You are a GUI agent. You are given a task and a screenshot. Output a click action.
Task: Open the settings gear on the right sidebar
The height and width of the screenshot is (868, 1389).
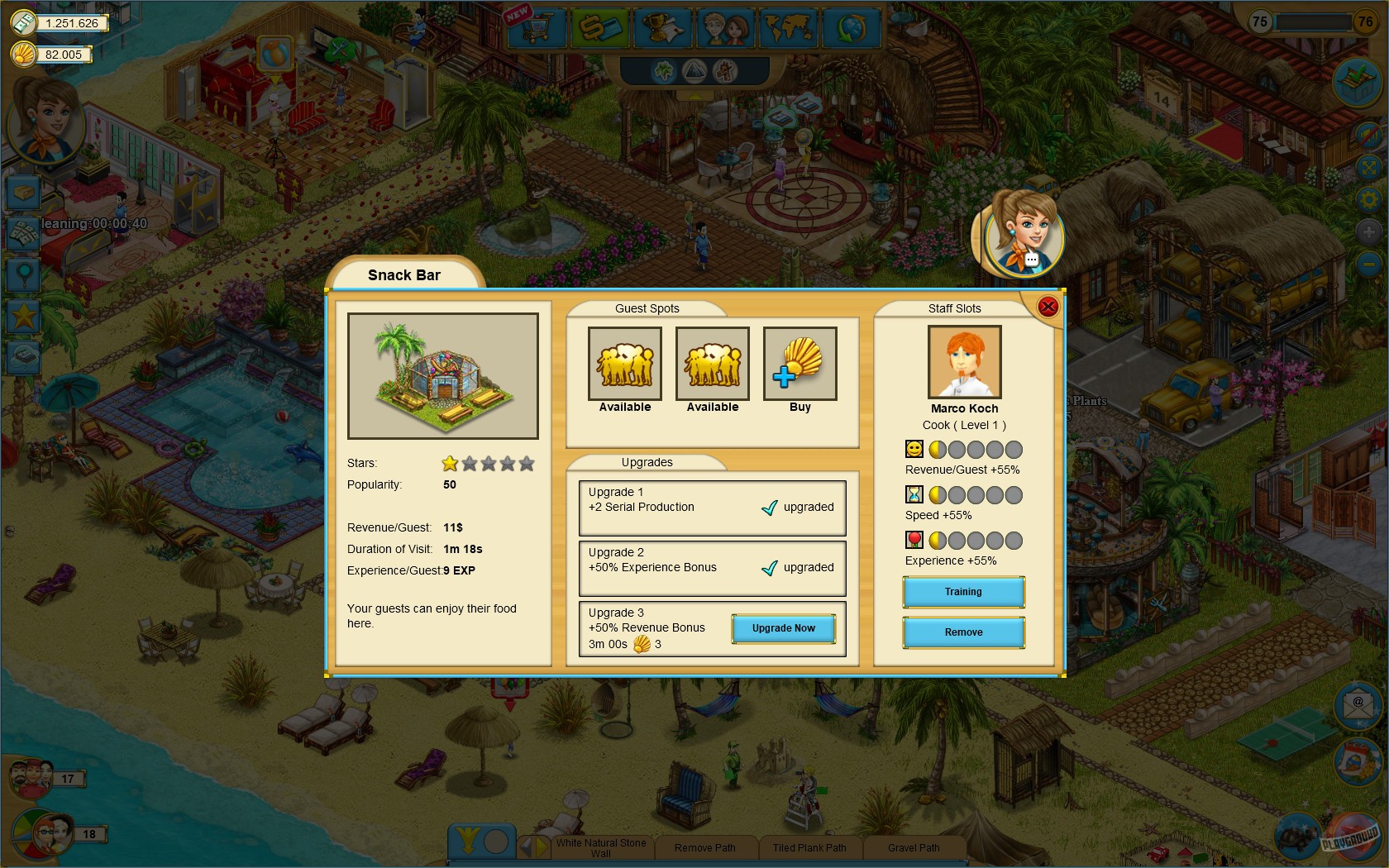[x=1368, y=199]
